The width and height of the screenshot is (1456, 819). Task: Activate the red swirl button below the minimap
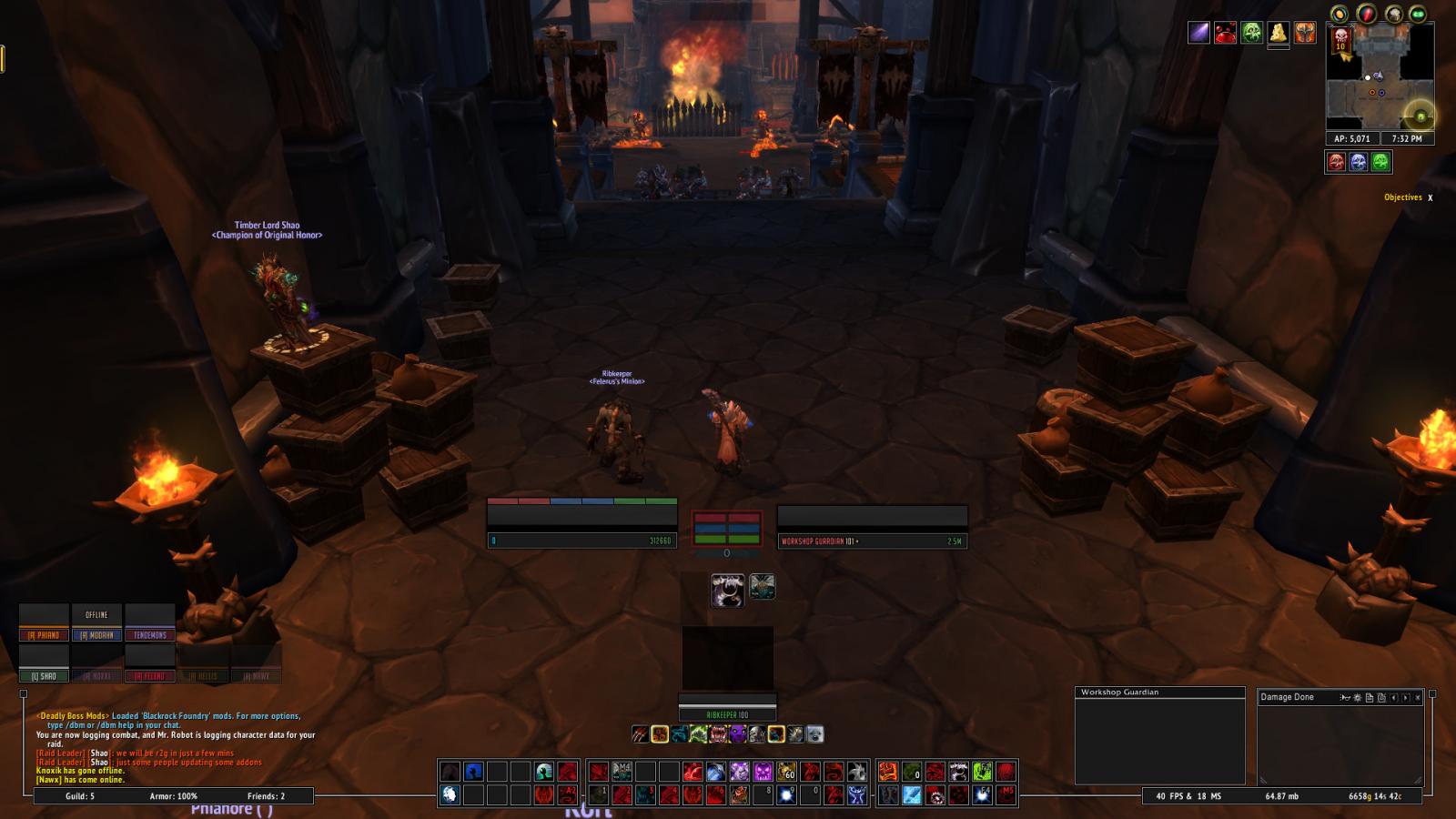(x=1336, y=162)
